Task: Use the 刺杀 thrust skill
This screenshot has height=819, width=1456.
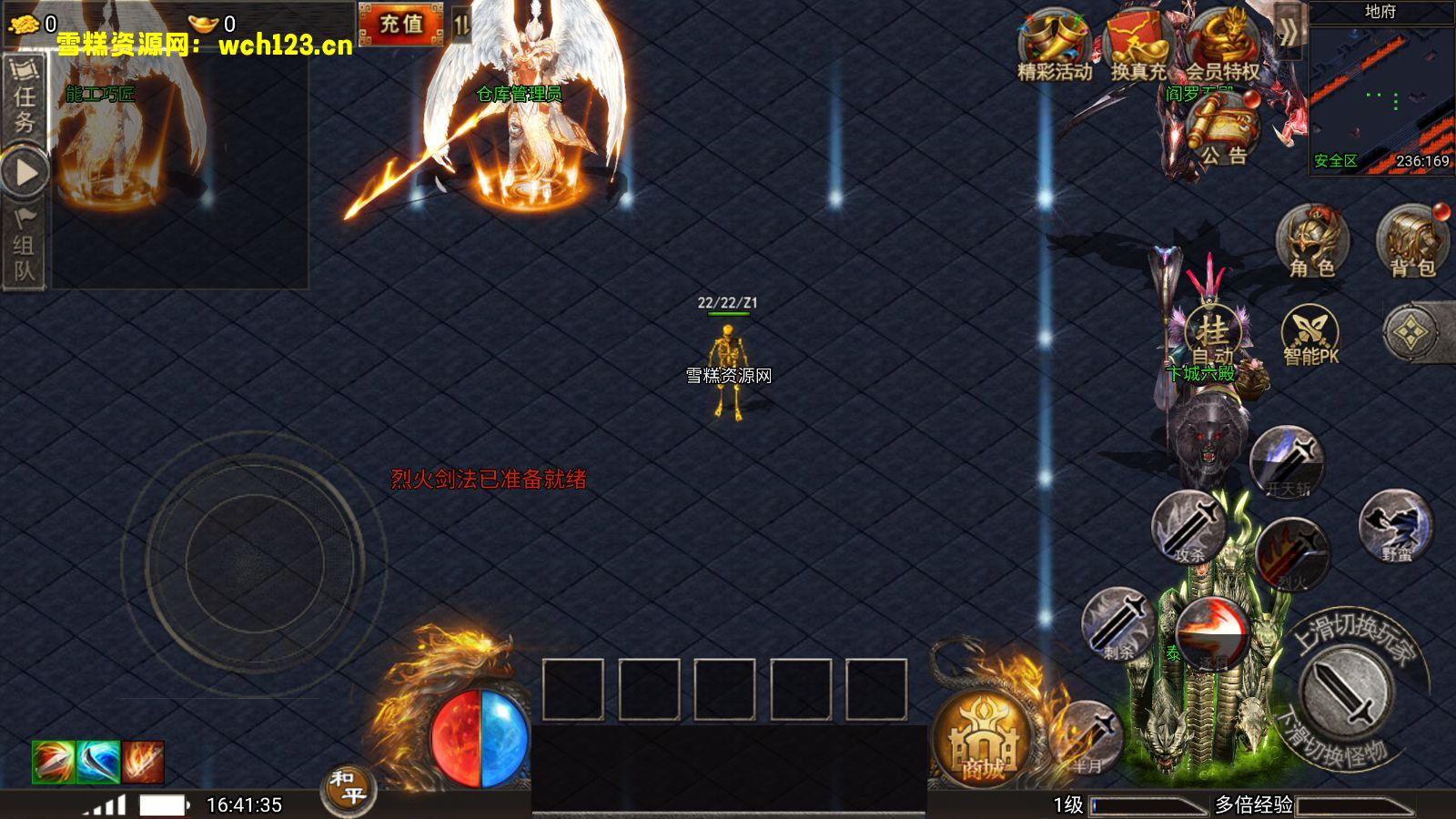Action: pyautogui.click(x=1118, y=624)
